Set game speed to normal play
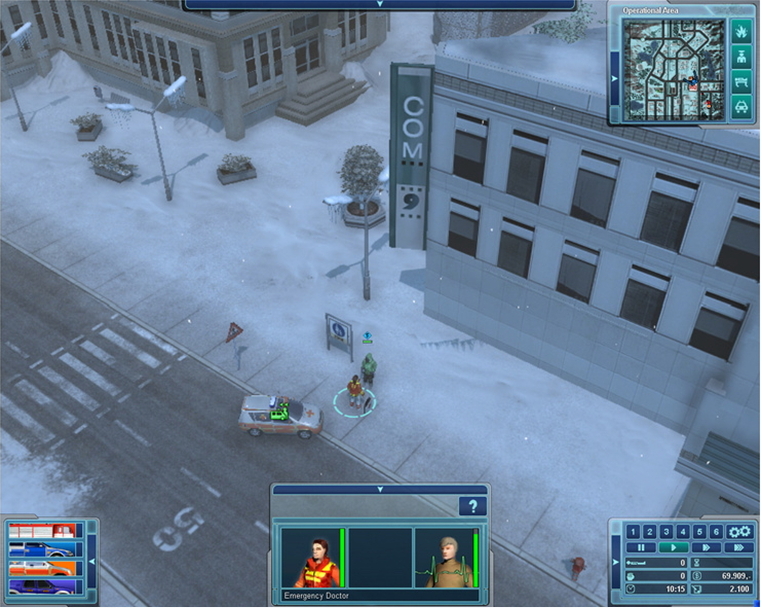 point(673,548)
